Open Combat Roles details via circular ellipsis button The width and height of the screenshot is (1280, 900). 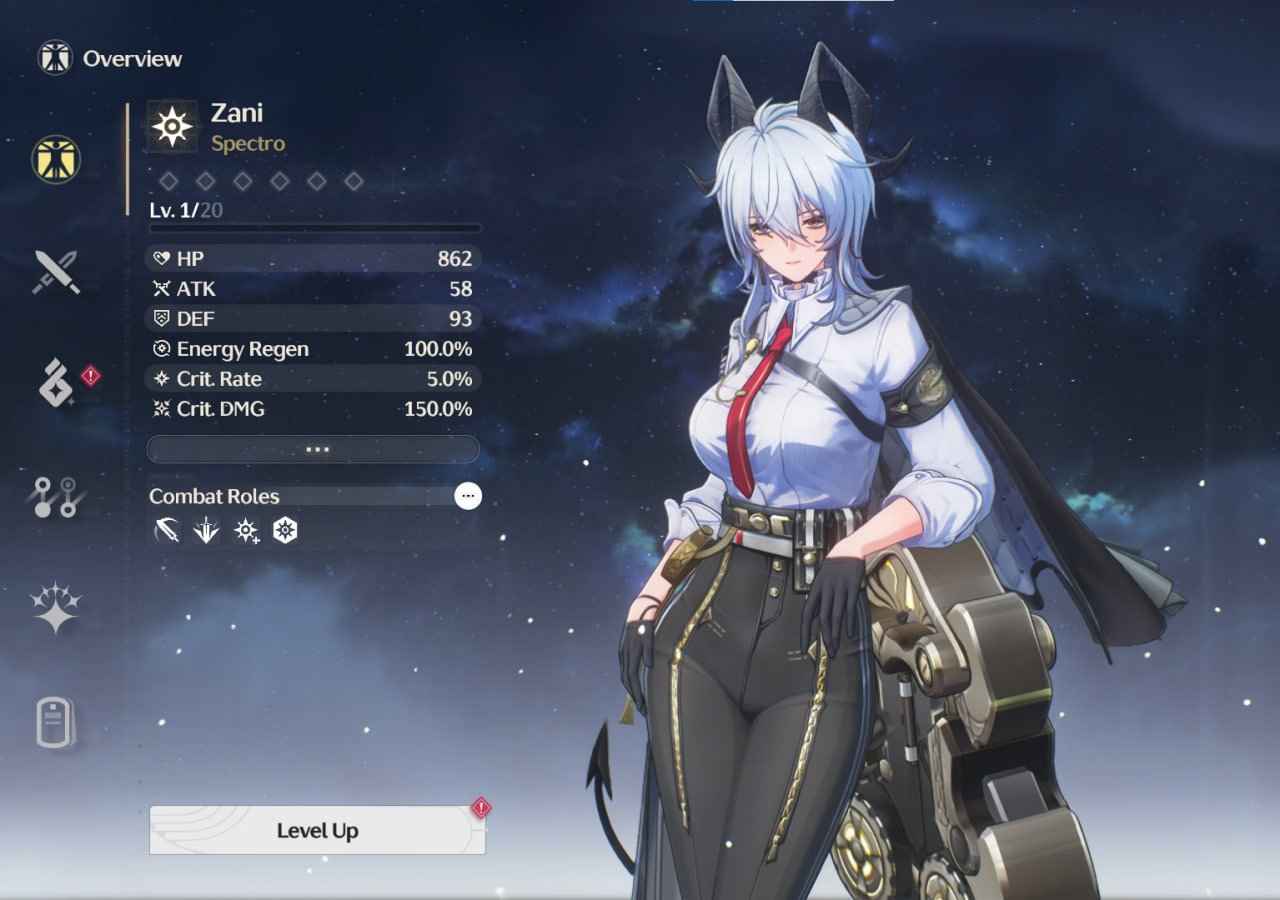(468, 496)
